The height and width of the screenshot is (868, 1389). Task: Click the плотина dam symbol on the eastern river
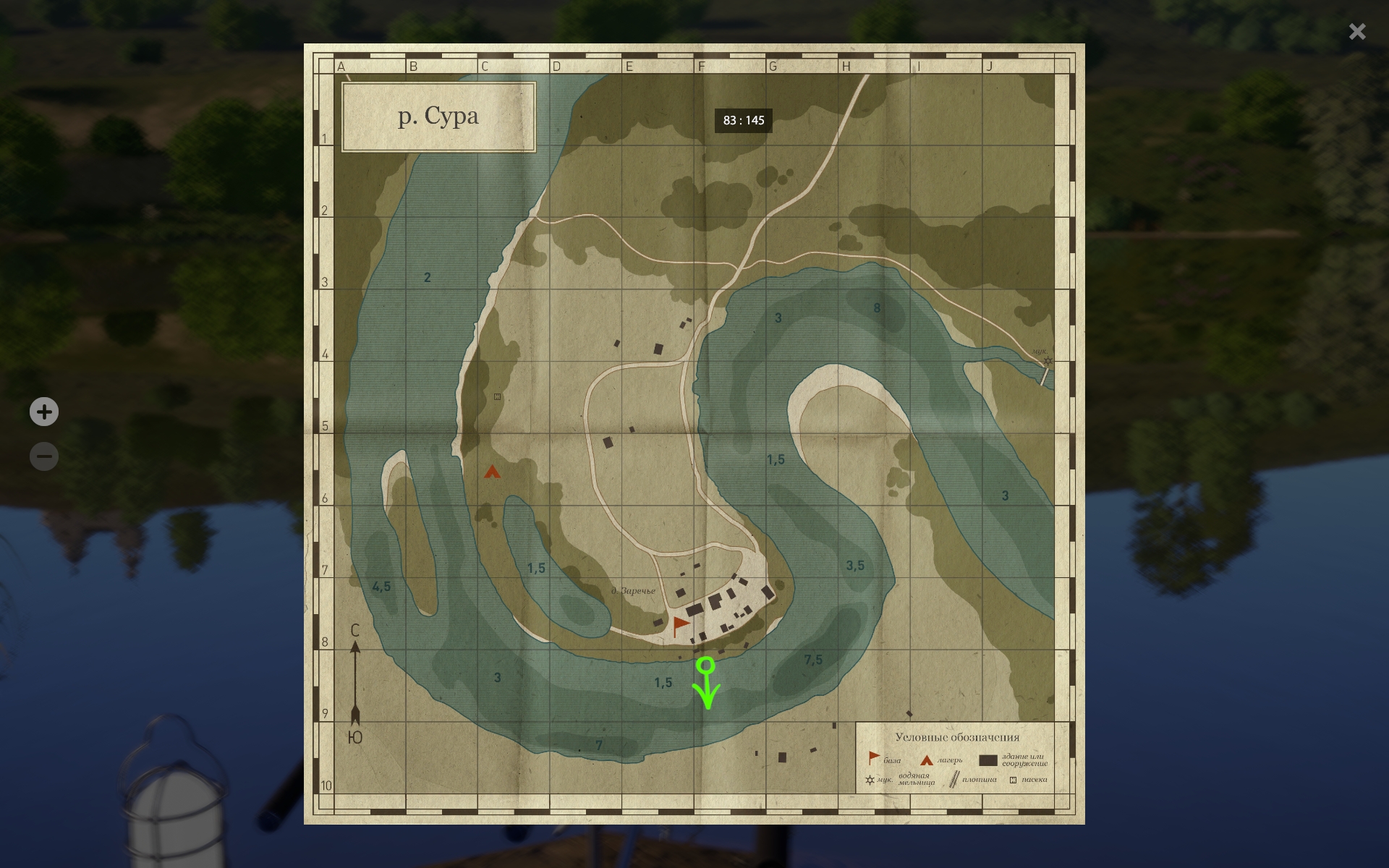point(1044,378)
